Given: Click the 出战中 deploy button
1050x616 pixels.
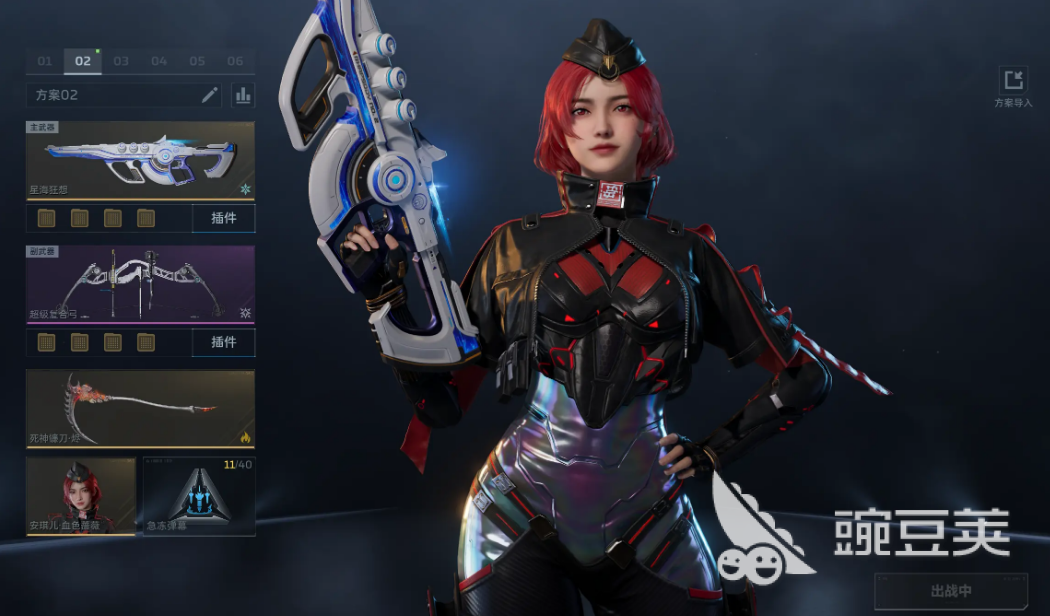Looking at the screenshot, I should 950,591.
